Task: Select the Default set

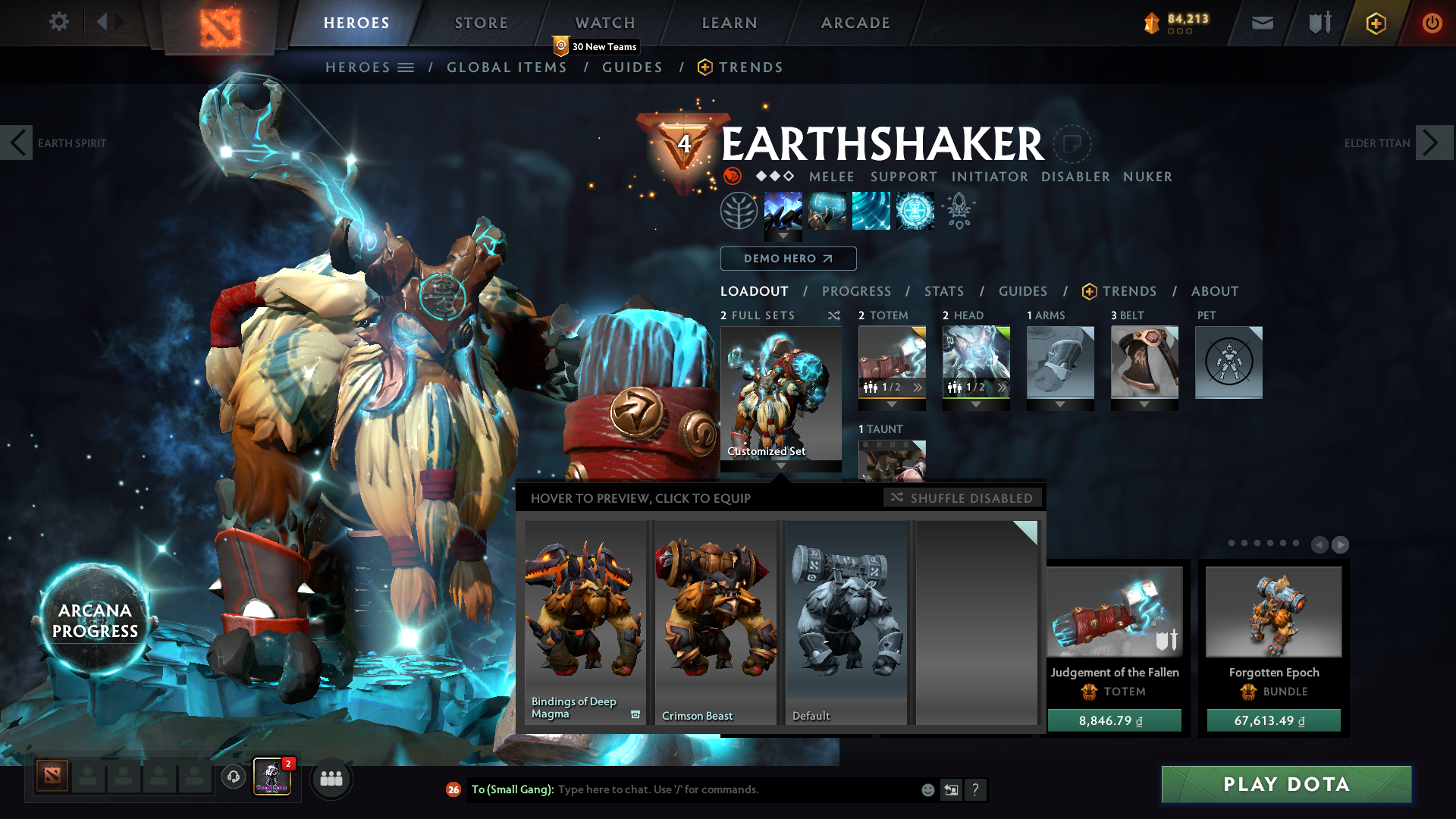Action: [846, 622]
